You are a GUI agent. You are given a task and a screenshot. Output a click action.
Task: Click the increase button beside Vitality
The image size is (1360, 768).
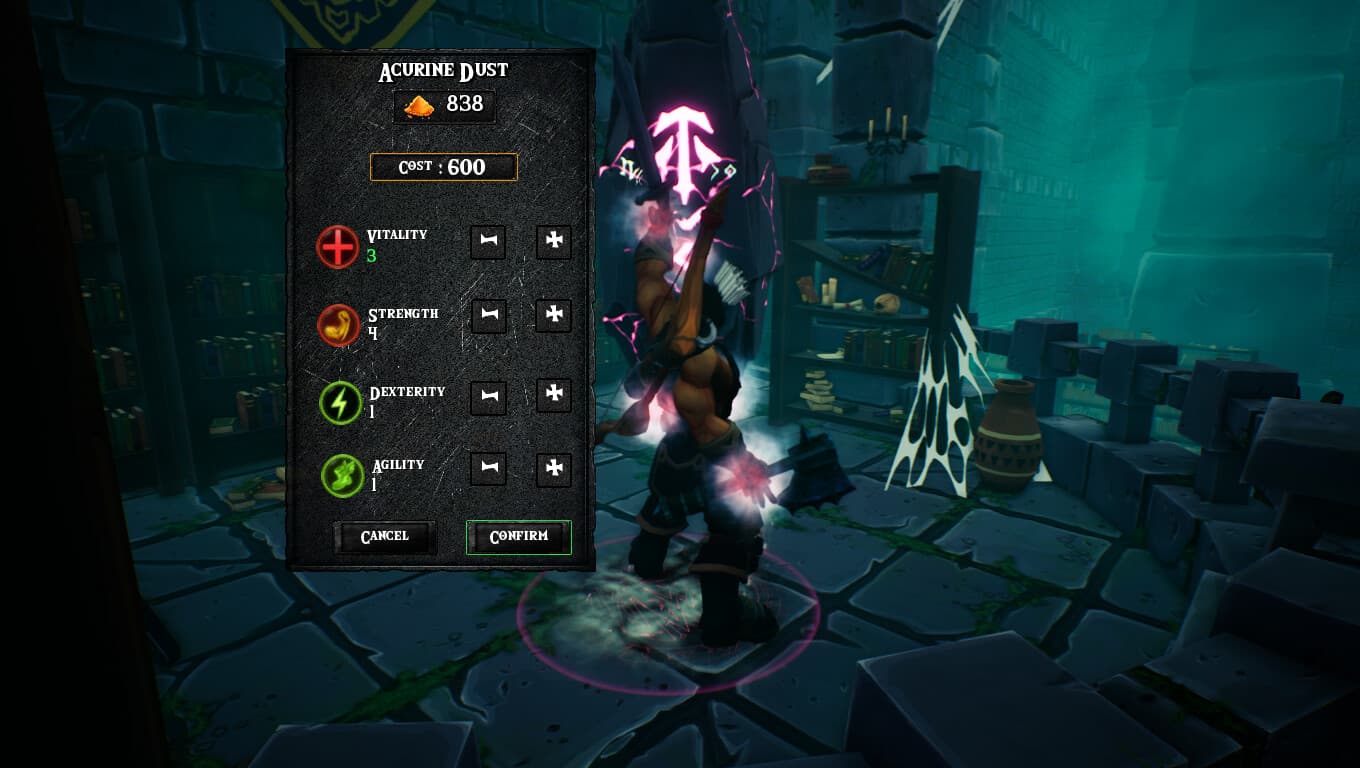coord(553,242)
